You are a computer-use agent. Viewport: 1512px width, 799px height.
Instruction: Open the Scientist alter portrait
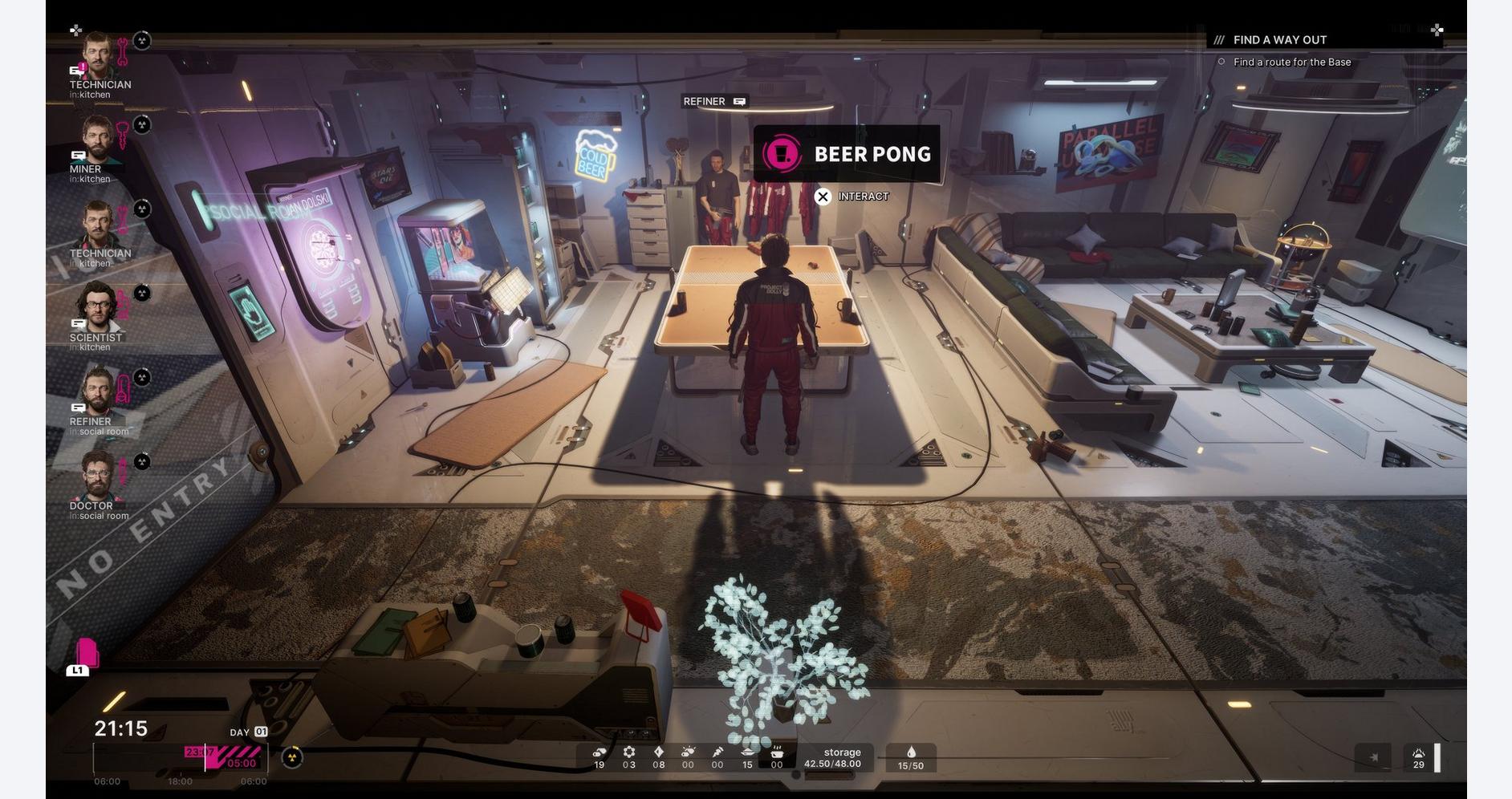click(x=98, y=308)
